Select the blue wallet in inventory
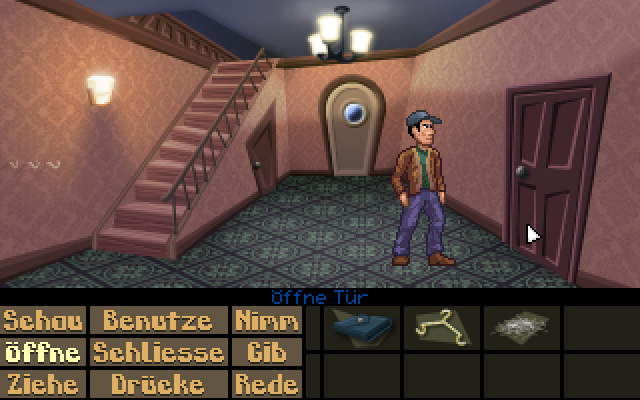The height and width of the screenshot is (400, 640). click(x=361, y=327)
